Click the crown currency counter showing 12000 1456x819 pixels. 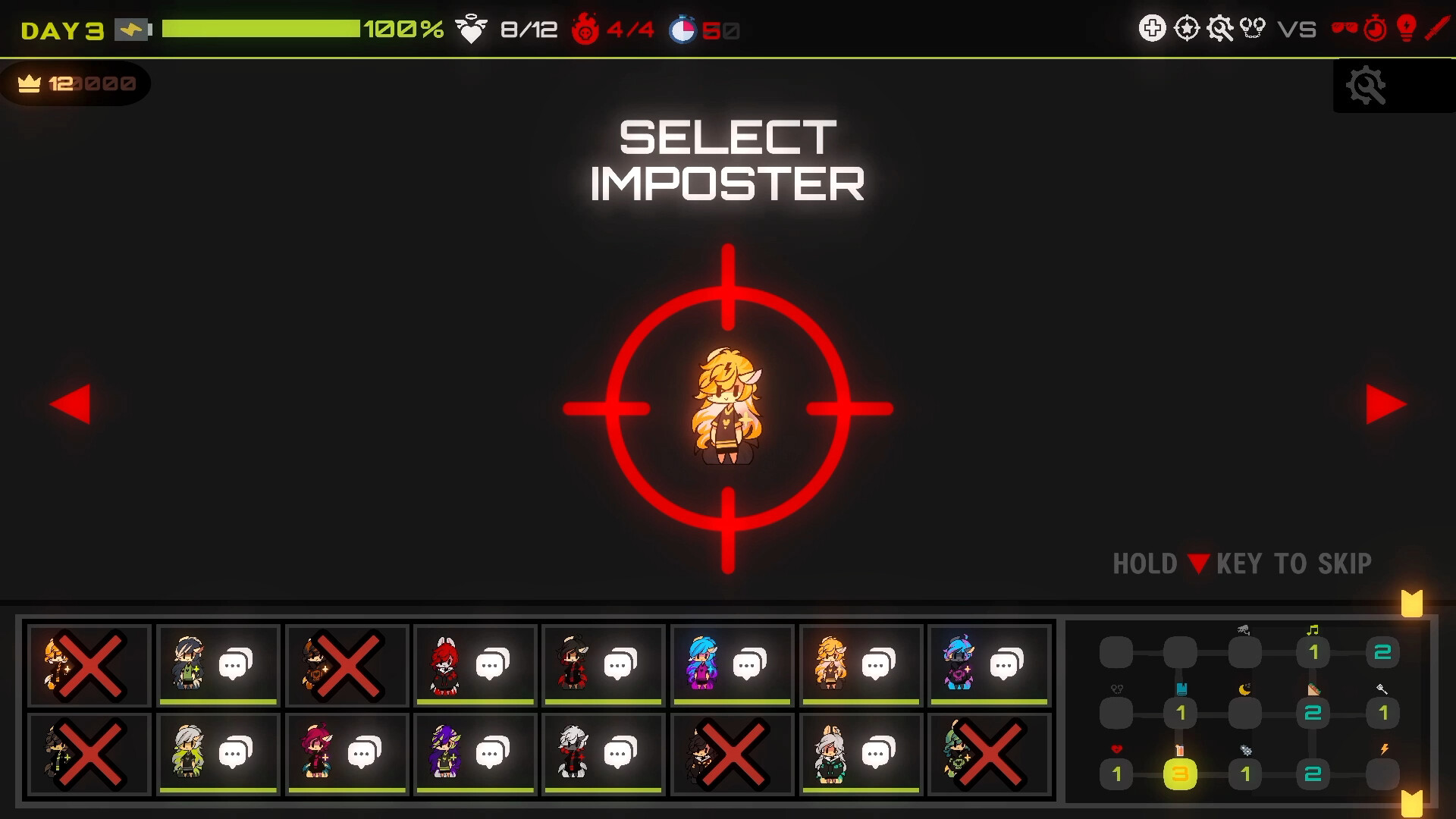pos(74,83)
